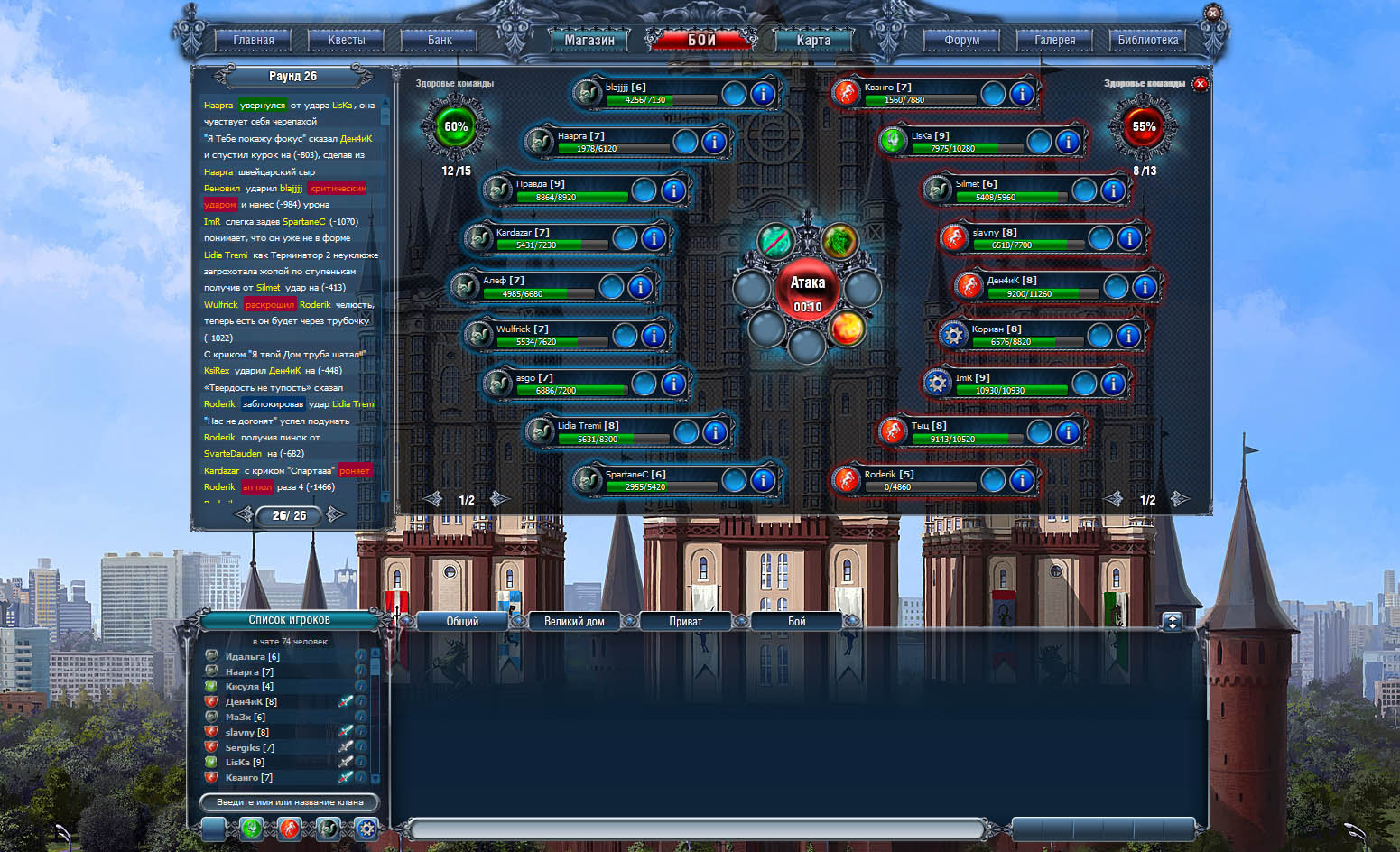Open the Главная menu

pyautogui.click(x=254, y=40)
